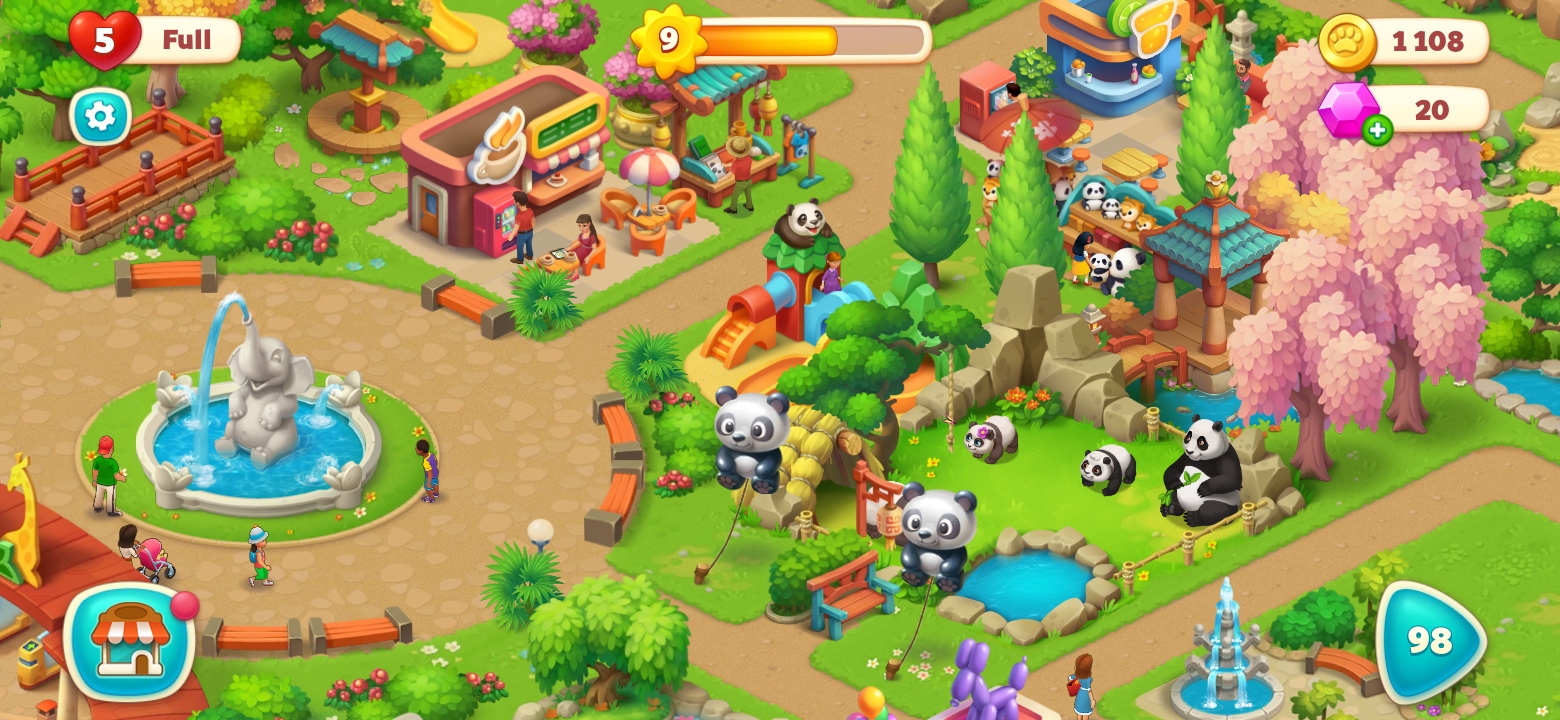Add more pink gems using the green plus
The height and width of the screenshot is (720, 1560).
tap(1377, 129)
